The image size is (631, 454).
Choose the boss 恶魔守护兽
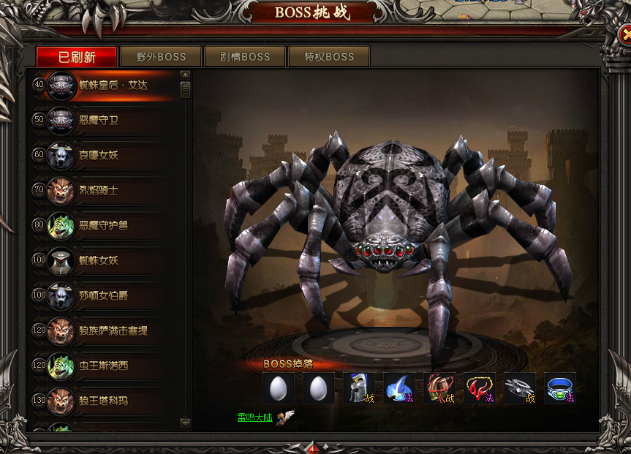pos(108,226)
